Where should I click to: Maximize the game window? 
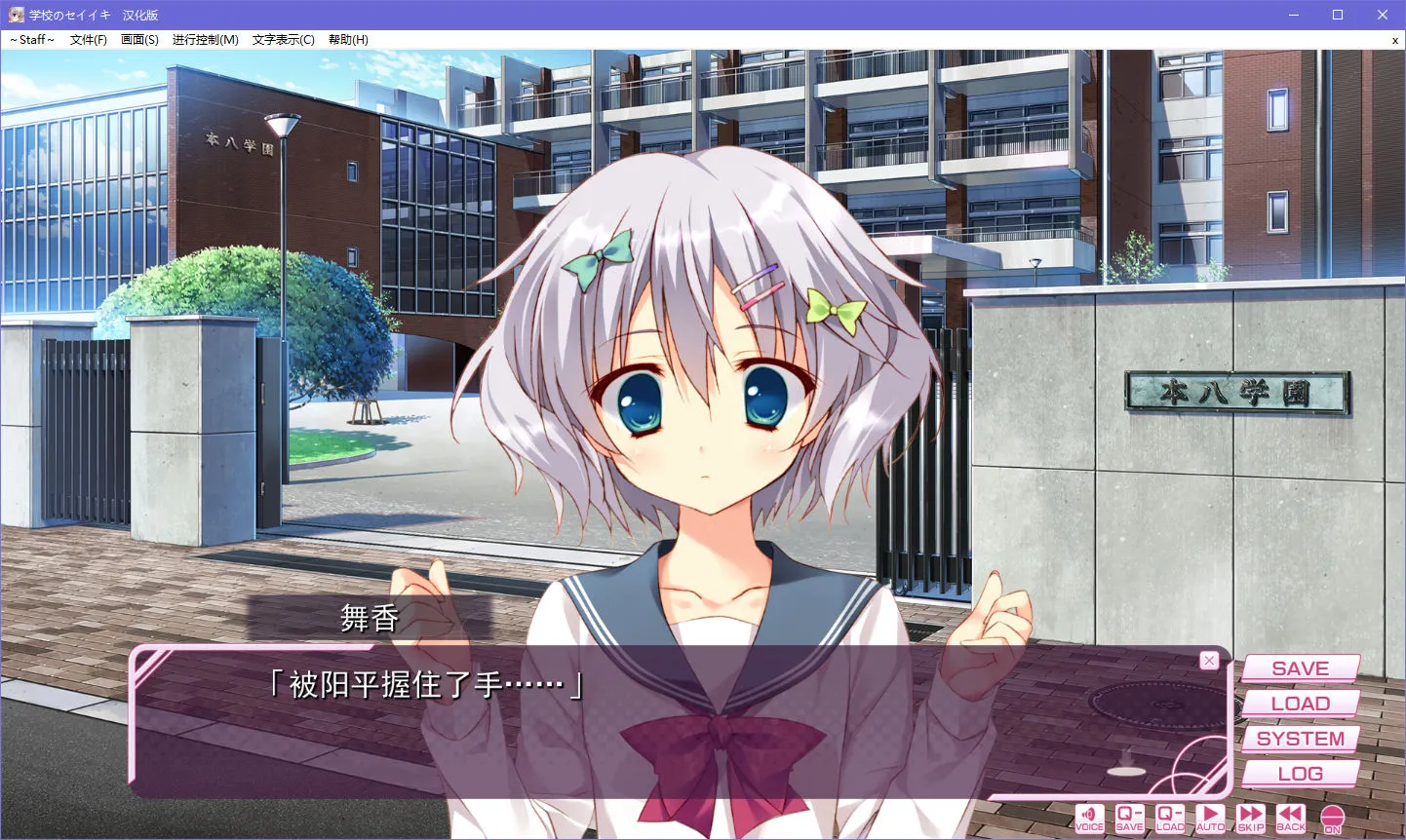[1338, 15]
